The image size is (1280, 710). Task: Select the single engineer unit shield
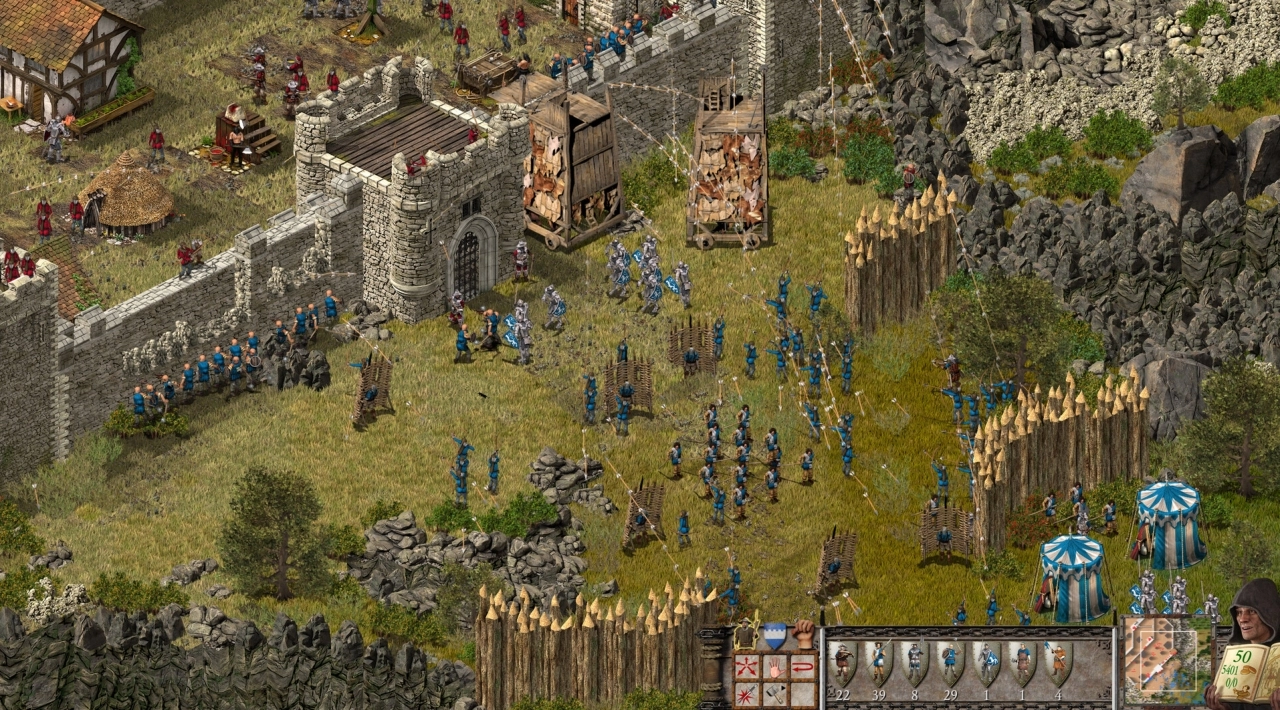point(1022,661)
